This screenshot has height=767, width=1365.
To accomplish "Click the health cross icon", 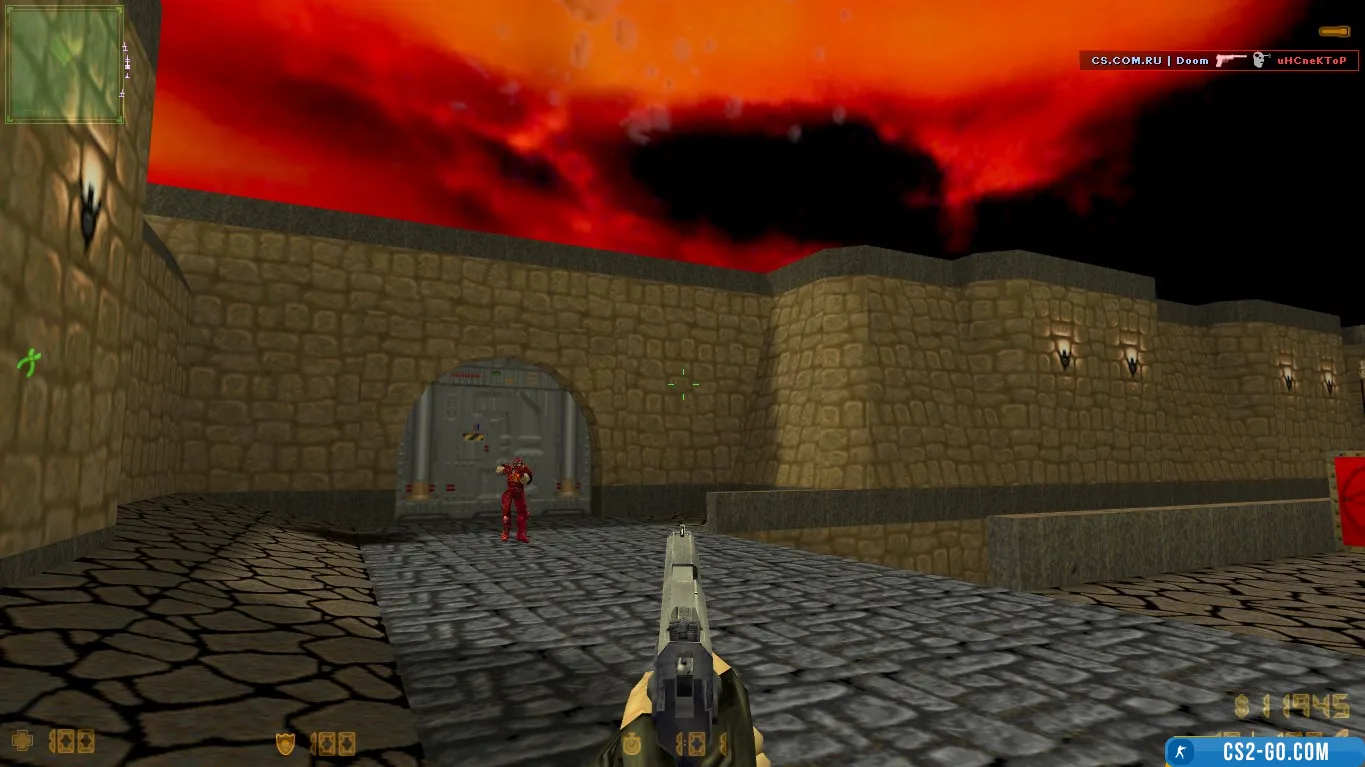I will point(22,742).
